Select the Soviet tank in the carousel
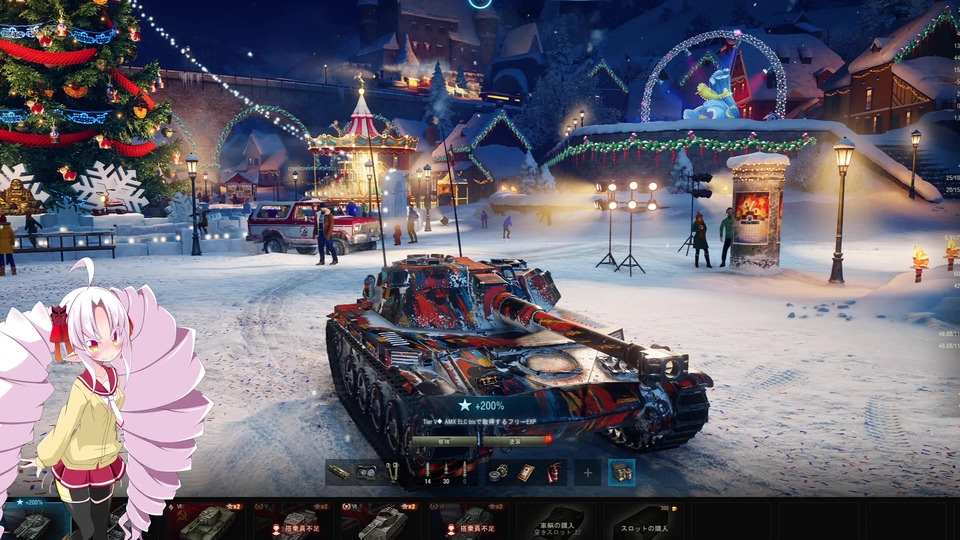The image size is (960, 540). point(208,520)
